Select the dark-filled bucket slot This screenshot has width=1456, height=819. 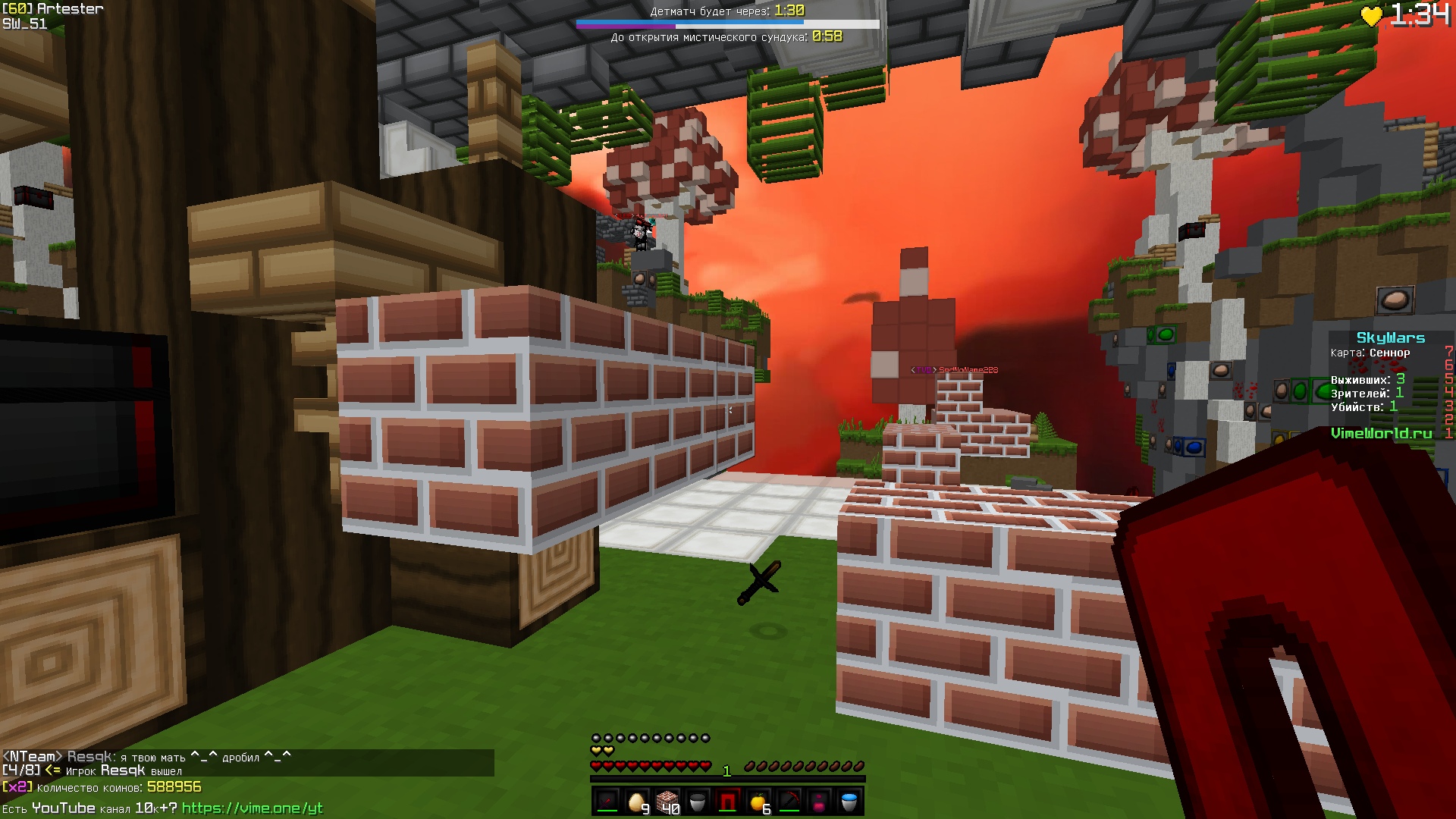pyautogui.click(x=698, y=801)
